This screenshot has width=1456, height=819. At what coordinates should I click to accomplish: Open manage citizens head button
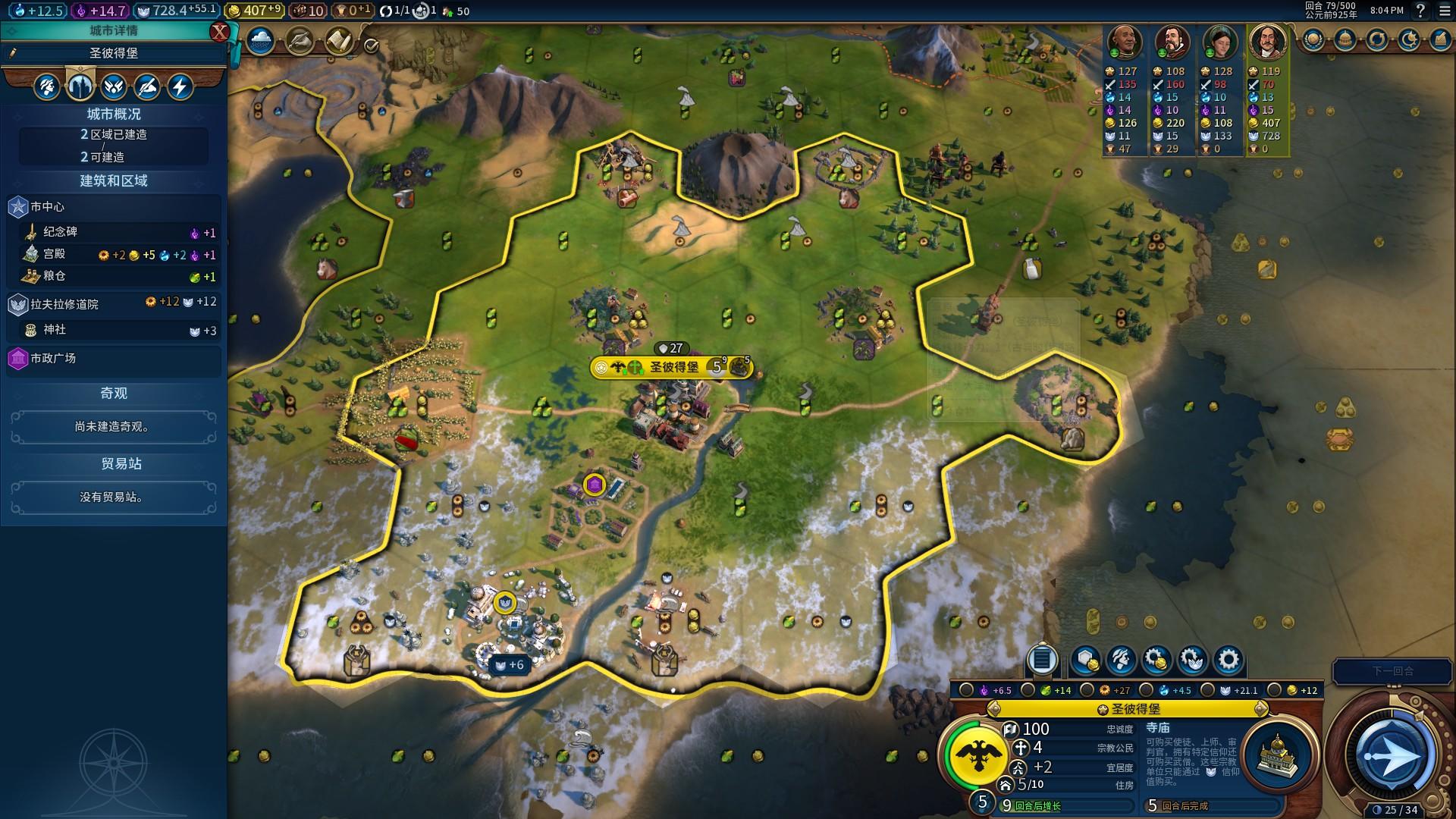pos(1121,661)
